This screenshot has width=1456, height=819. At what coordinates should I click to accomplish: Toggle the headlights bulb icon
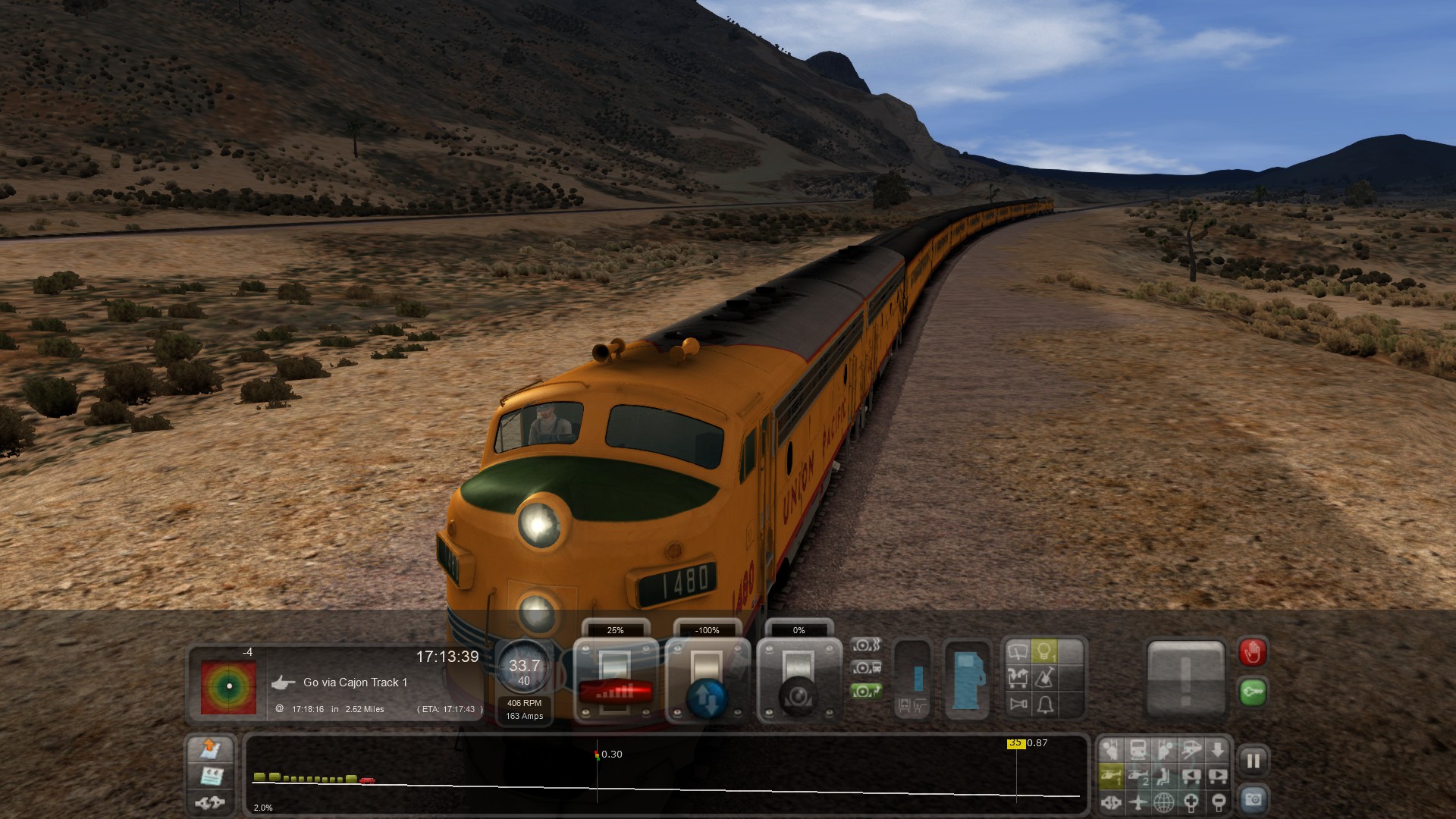click(1044, 651)
